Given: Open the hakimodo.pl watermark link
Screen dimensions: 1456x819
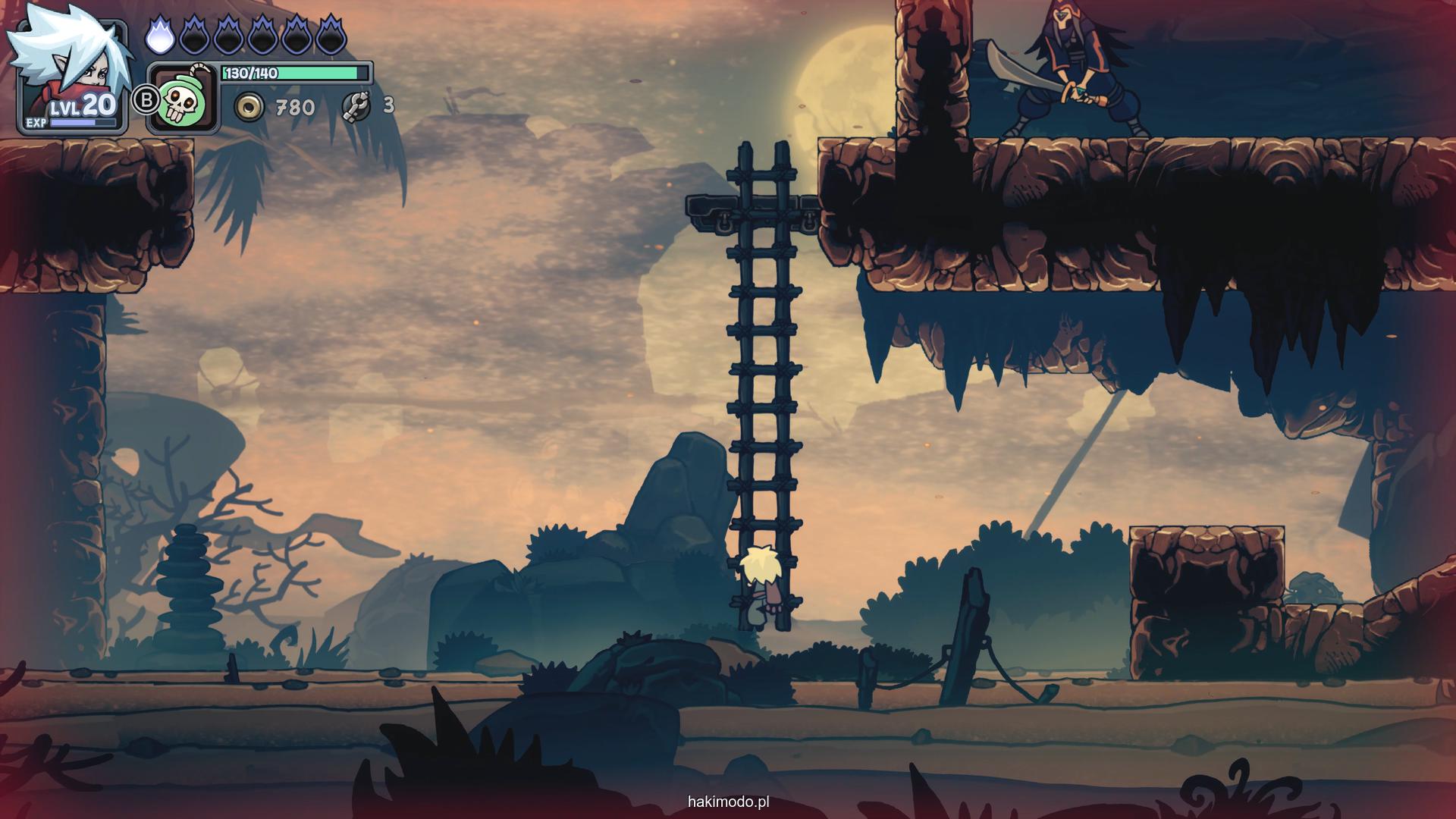Looking at the screenshot, I should pos(728,802).
